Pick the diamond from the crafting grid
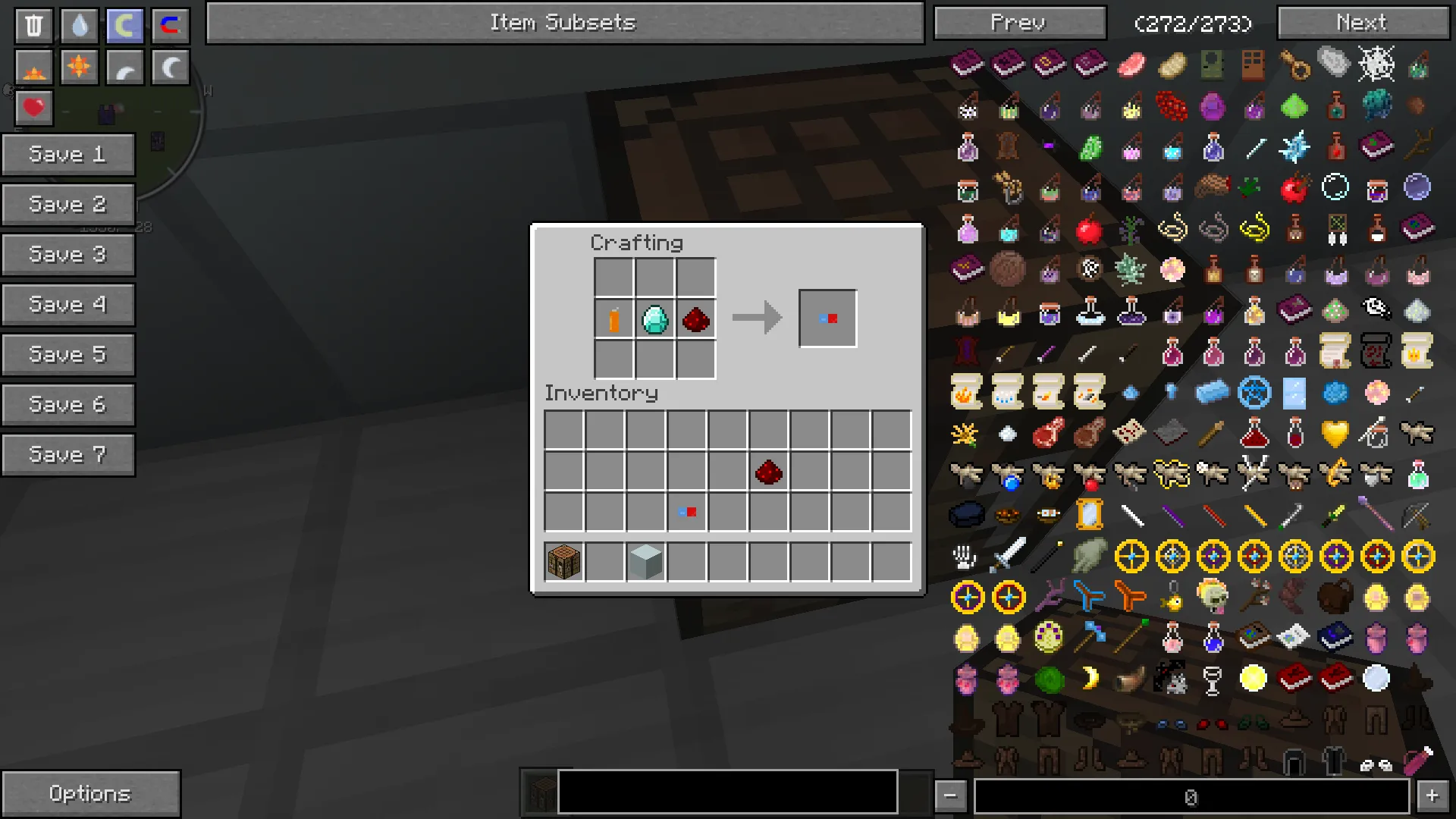The image size is (1456, 819). click(654, 318)
